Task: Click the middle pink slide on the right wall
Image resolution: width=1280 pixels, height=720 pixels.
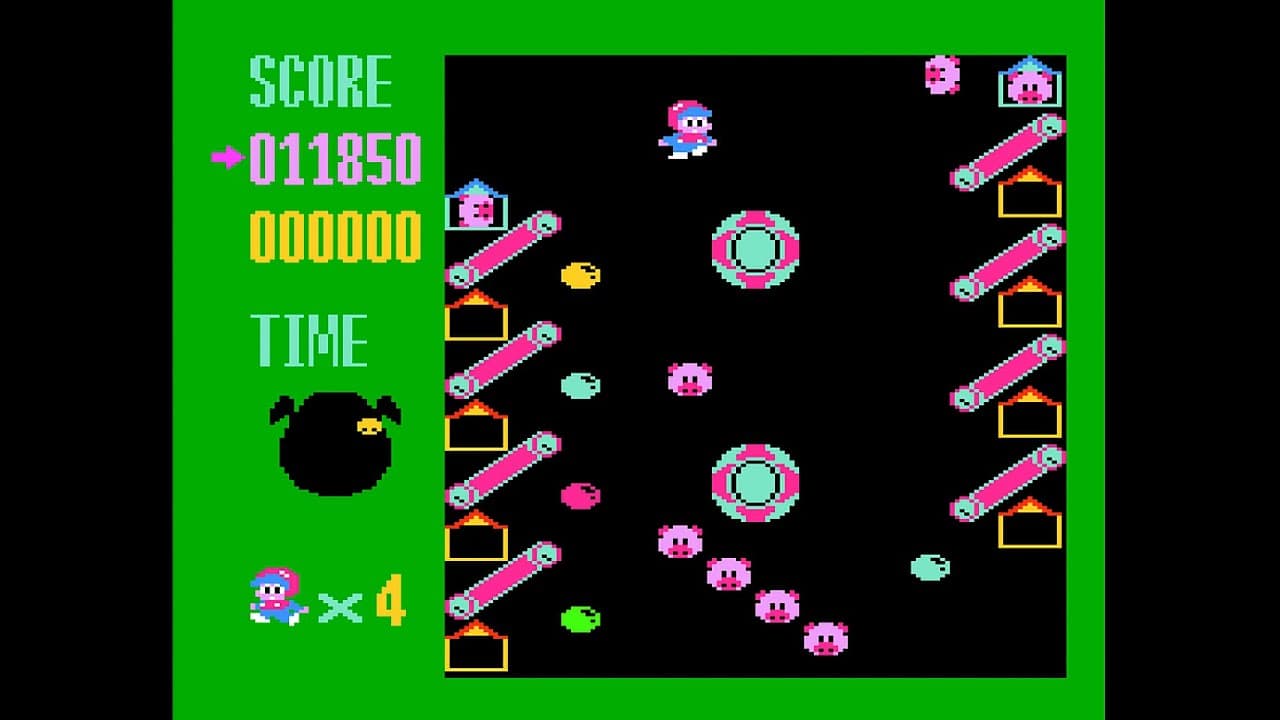Action: click(x=1010, y=375)
